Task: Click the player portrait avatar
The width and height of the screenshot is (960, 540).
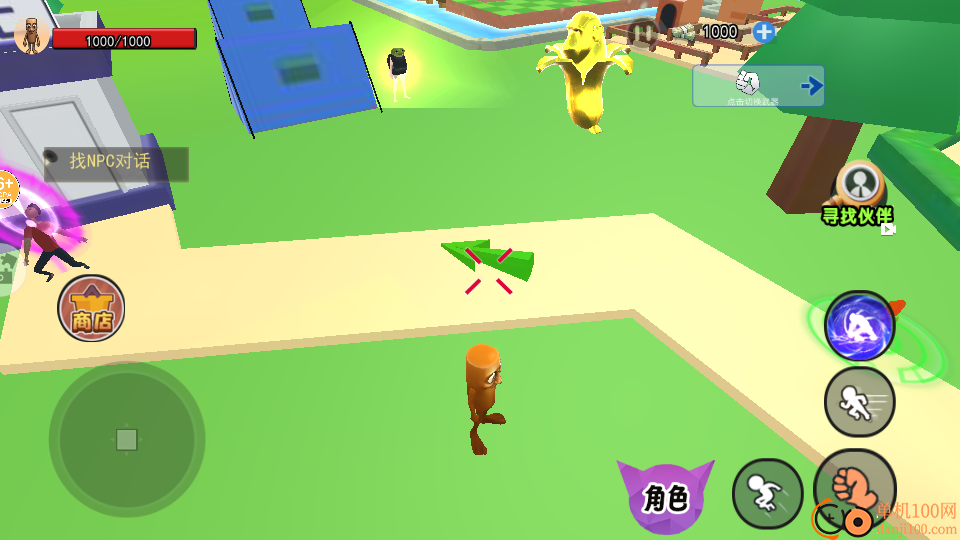Action: (32, 34)
